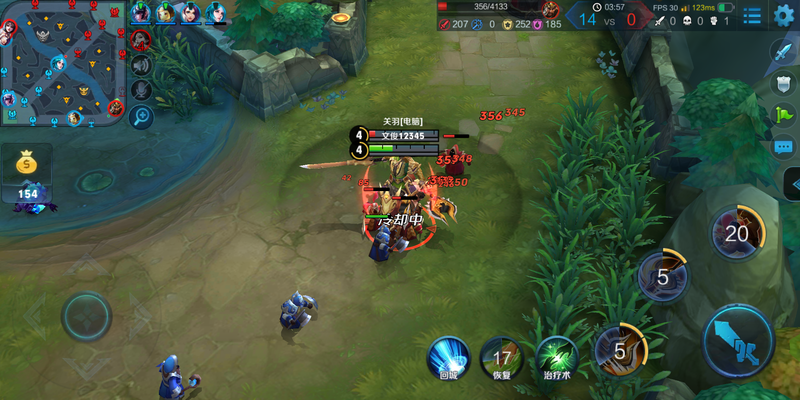Select the first teammate portrait at top
The width and height of the screenshot is (800, 400).
point(141,13)
